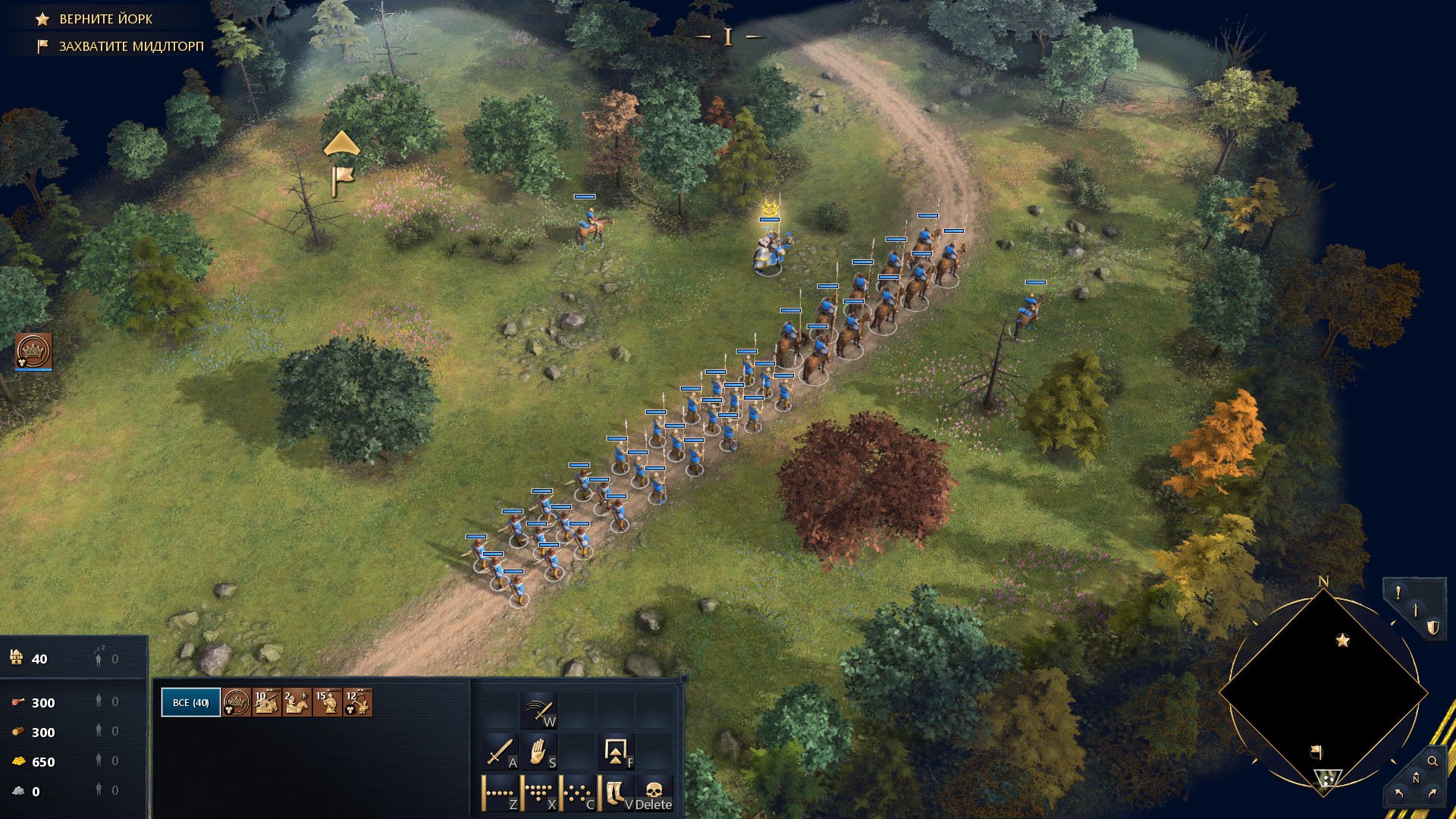The width and height of the screenshot is (1456, 819).
Task: Select the "ВСЕ (40)" all-units tab
Action: (x=190, y=702)
